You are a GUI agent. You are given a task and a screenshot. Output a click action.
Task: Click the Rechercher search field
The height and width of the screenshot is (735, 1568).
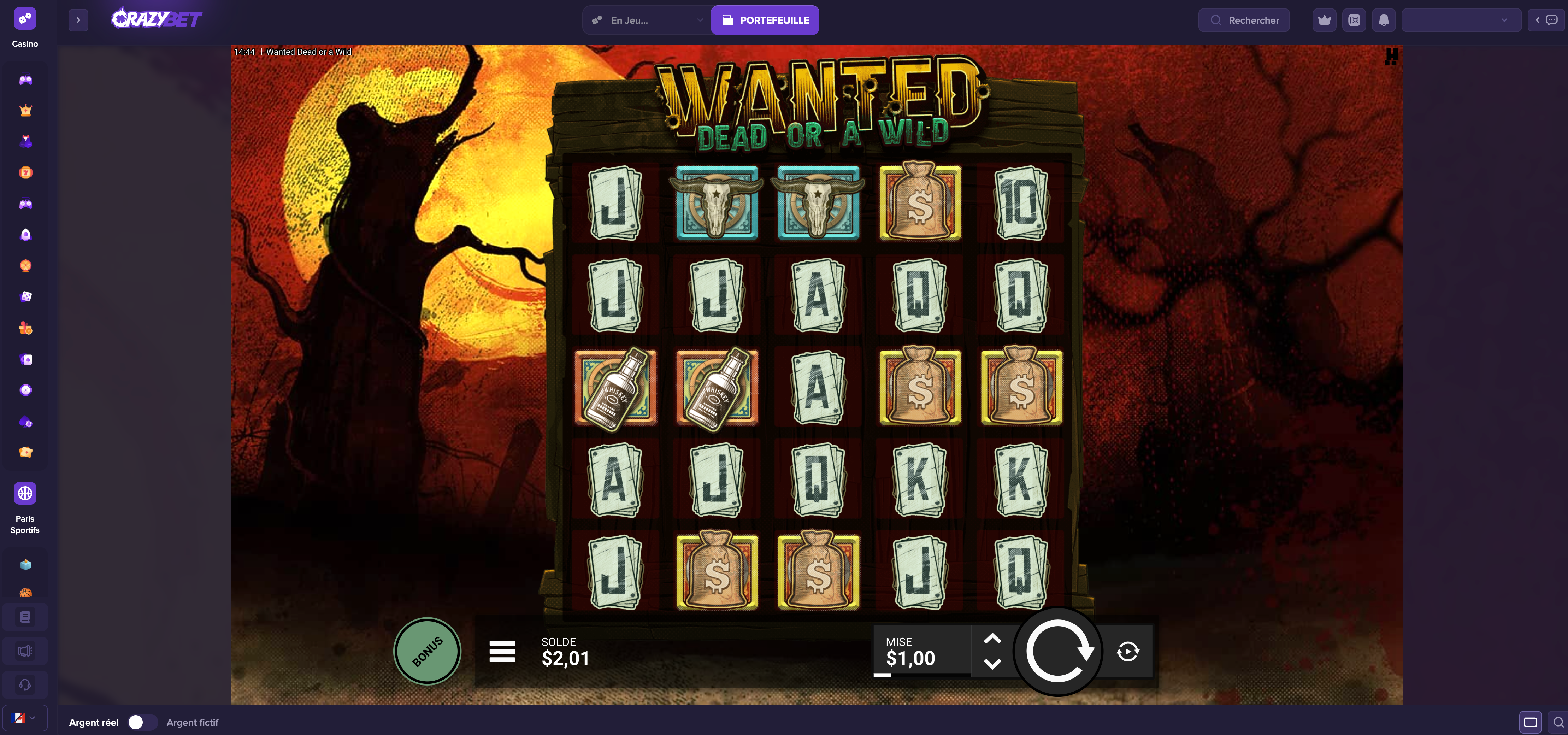point(1244,20)
